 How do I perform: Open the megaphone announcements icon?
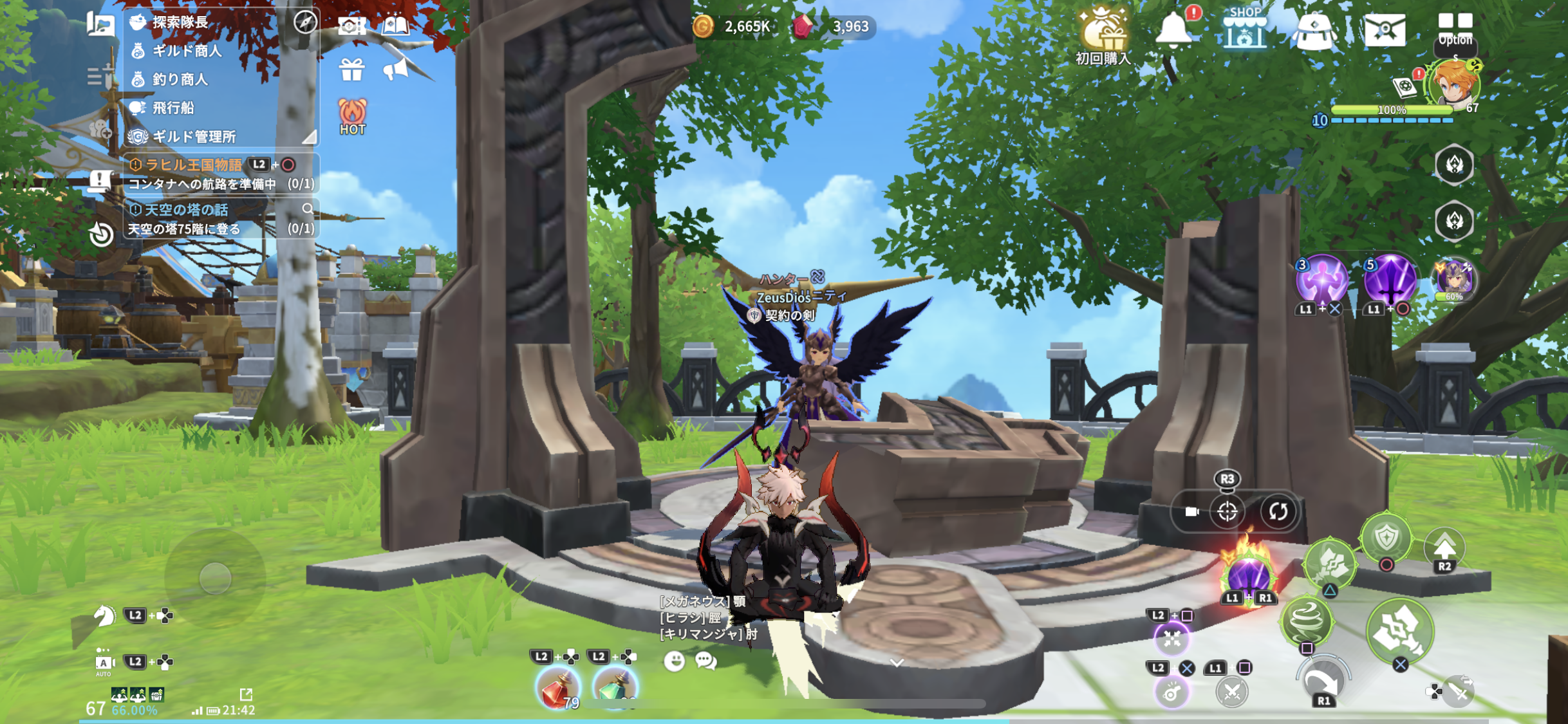(x=395, y=69)
